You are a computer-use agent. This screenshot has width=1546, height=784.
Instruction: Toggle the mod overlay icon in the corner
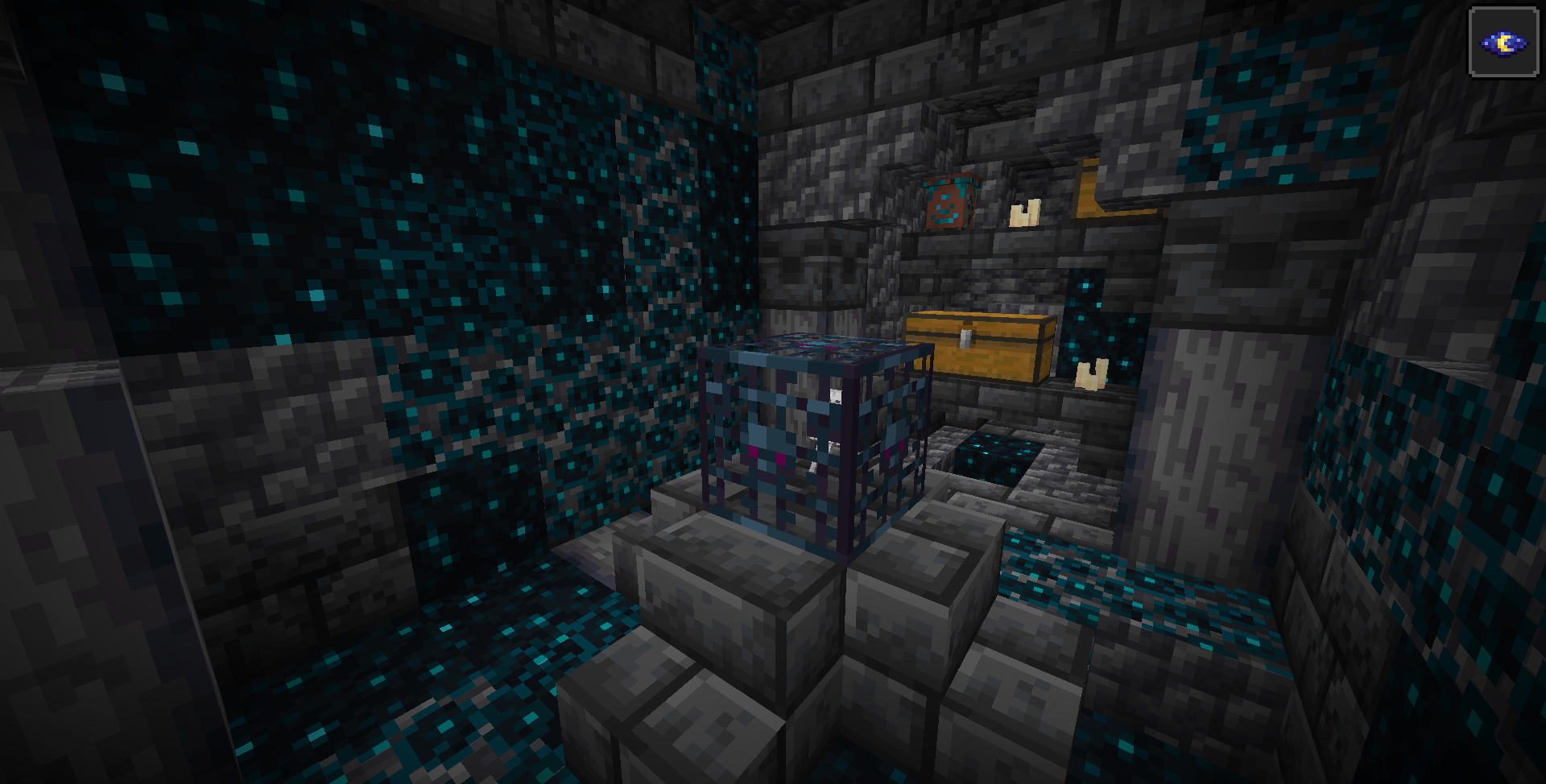[1504, 40]
